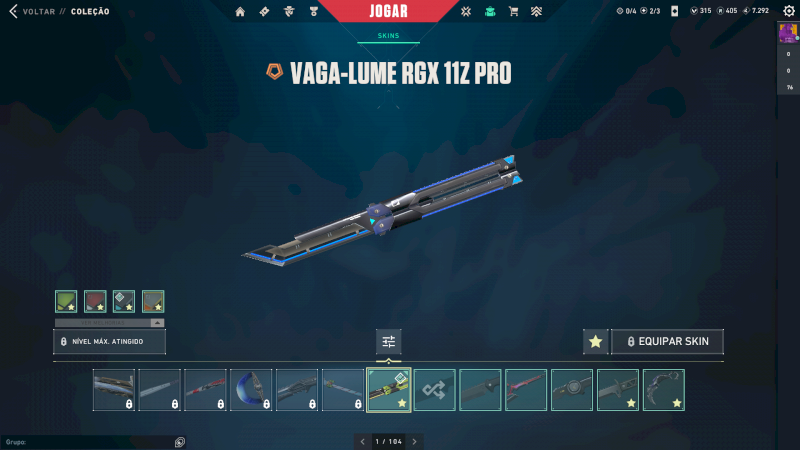Select the blue curved blade skin thumbnail
Screen dimensions: 800x450
[x=251, y=390]
